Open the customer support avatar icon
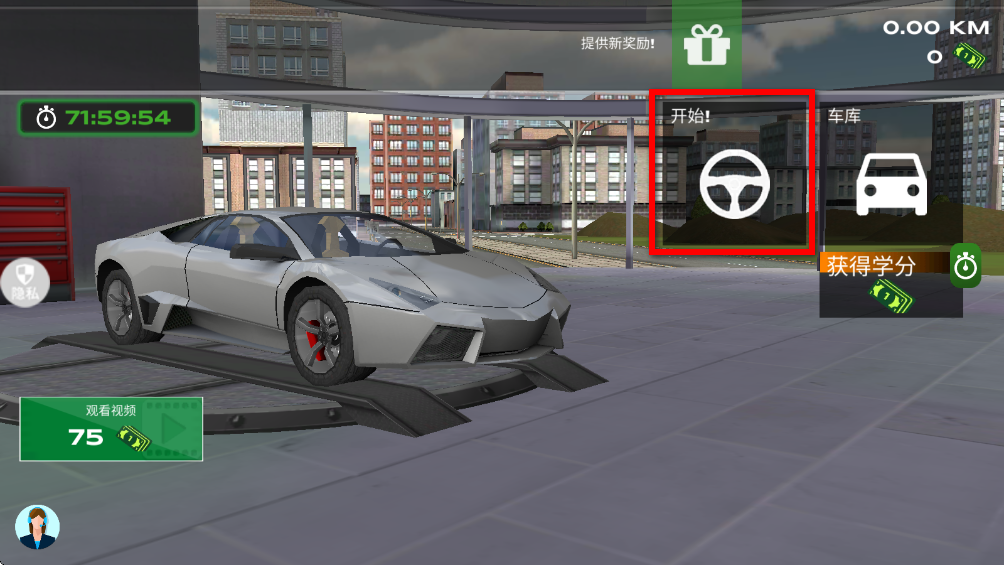 [38, 527]
